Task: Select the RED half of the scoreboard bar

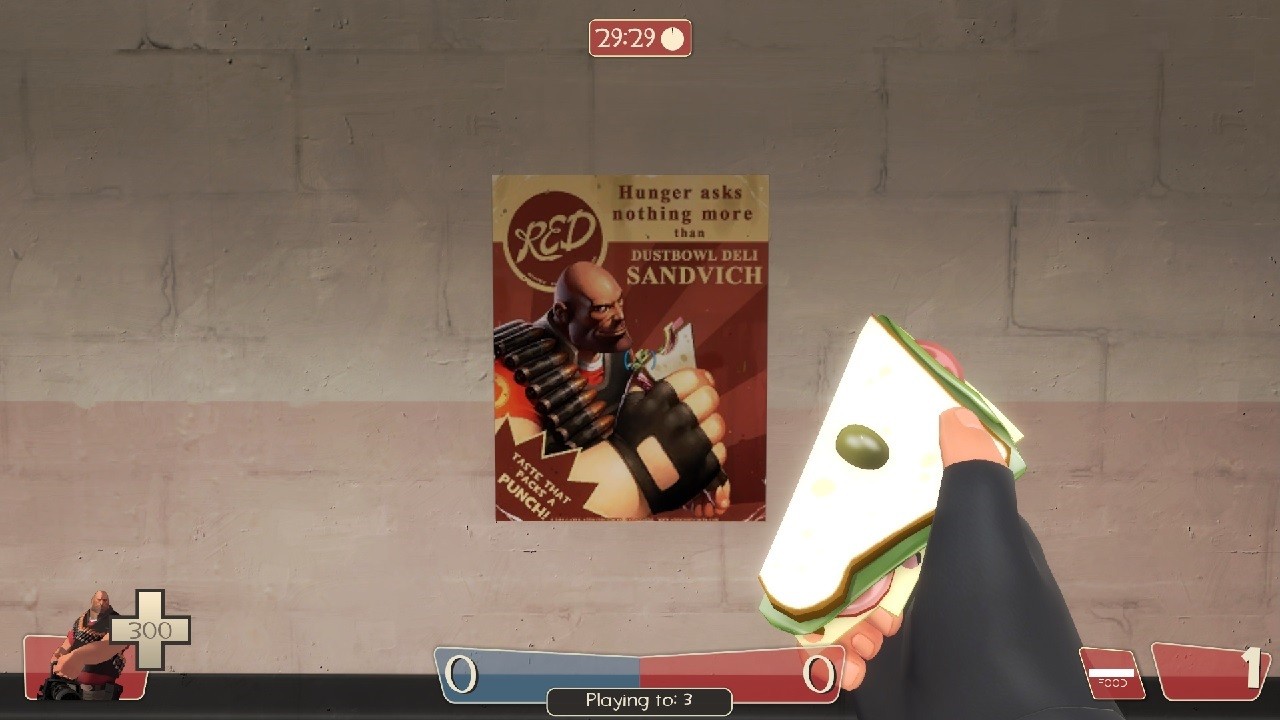Action: pyautogui.click(x=740, y=674)
